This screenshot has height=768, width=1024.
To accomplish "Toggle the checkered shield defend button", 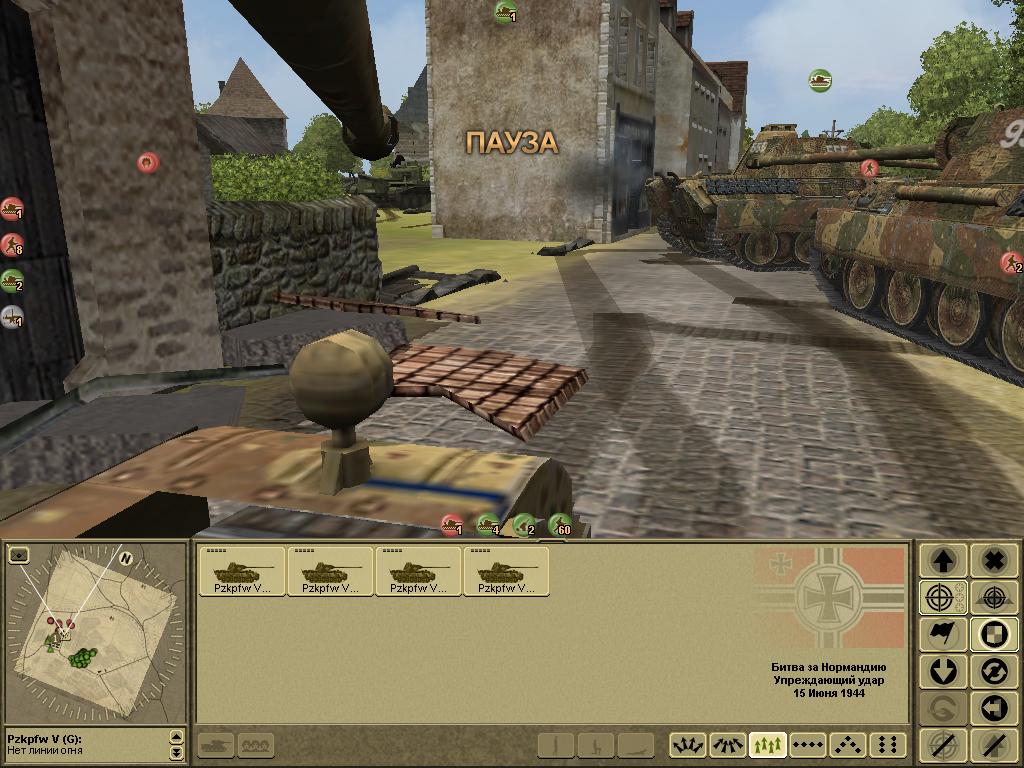I will [993, 634].
